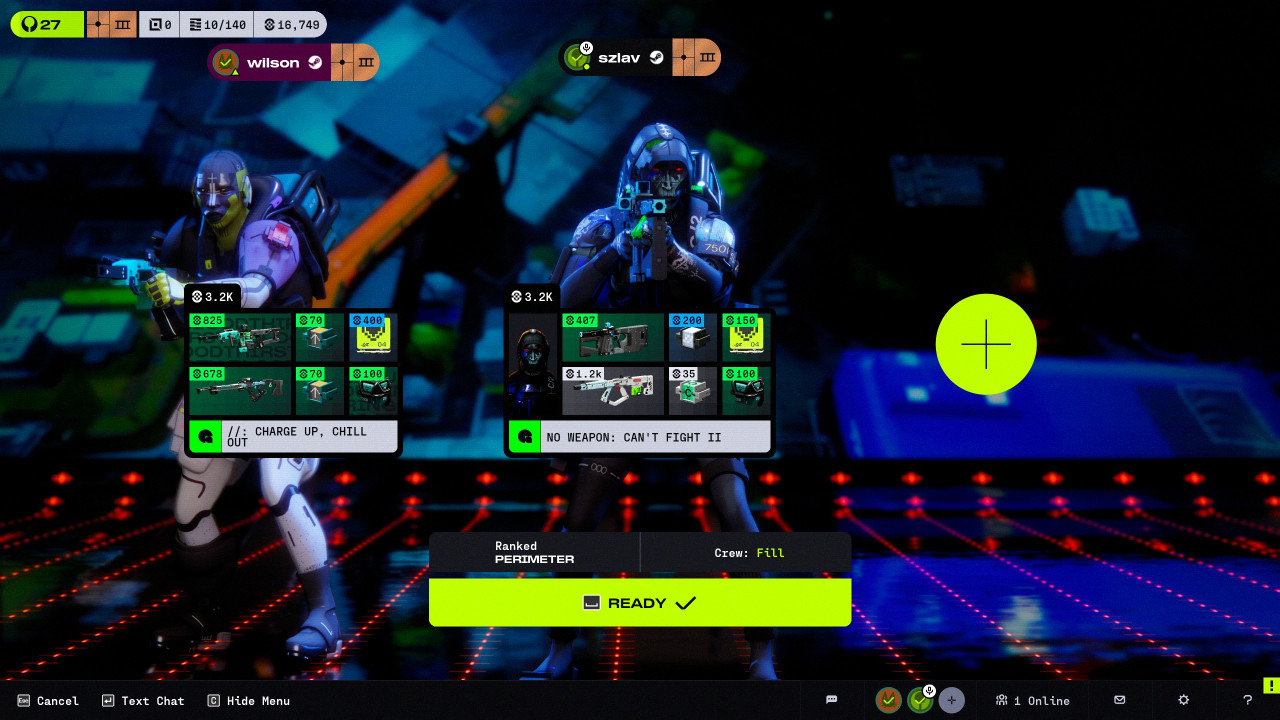Select wilson's loadout weapon worth 678
This screenshot has width=1280, height=720.
(x=240, y=391)
